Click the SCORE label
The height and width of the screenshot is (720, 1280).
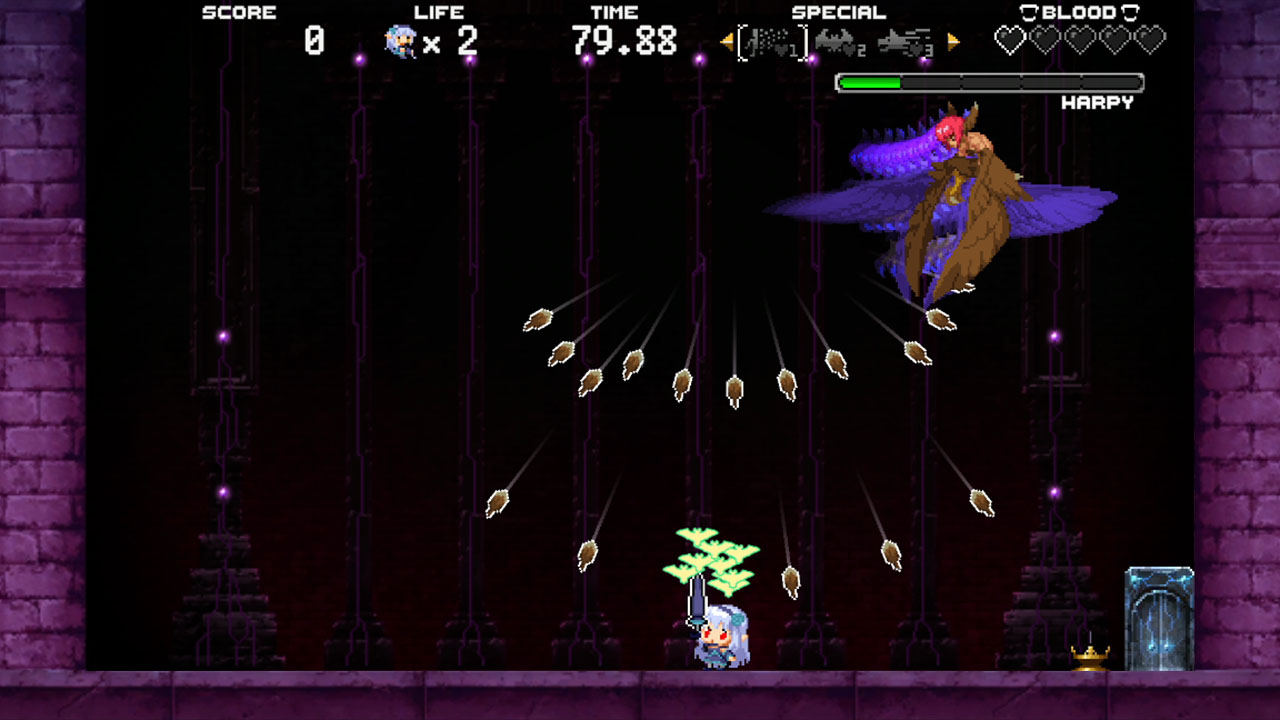(x=238, y=12)
